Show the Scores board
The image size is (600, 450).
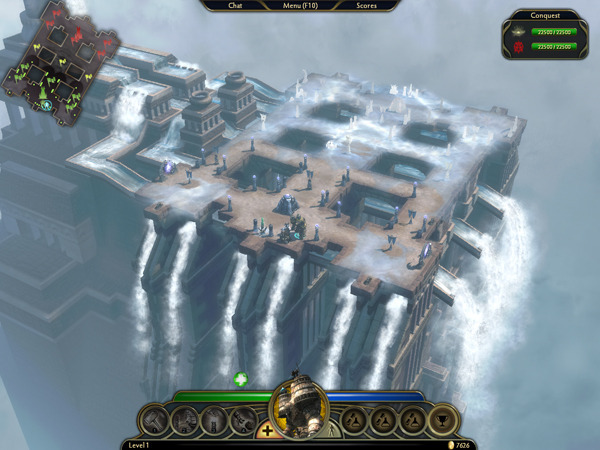click(x=366, y=6)
